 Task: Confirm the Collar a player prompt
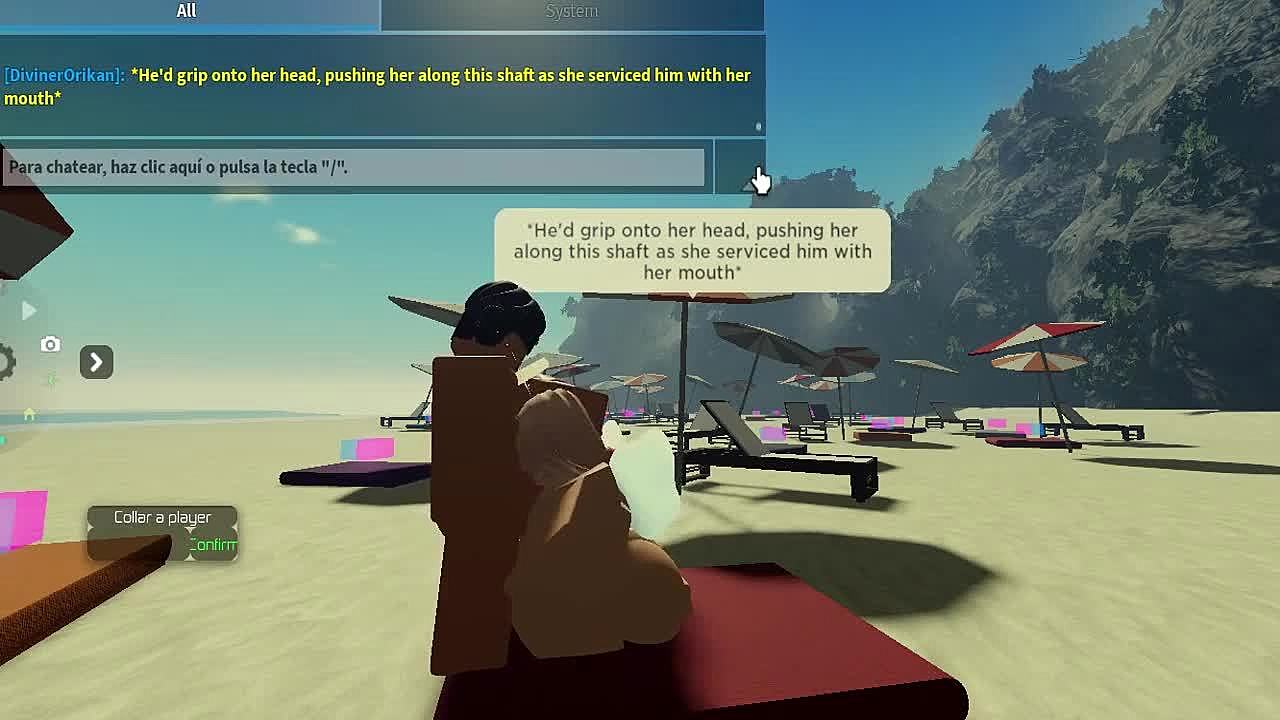(x=212, y=545)
